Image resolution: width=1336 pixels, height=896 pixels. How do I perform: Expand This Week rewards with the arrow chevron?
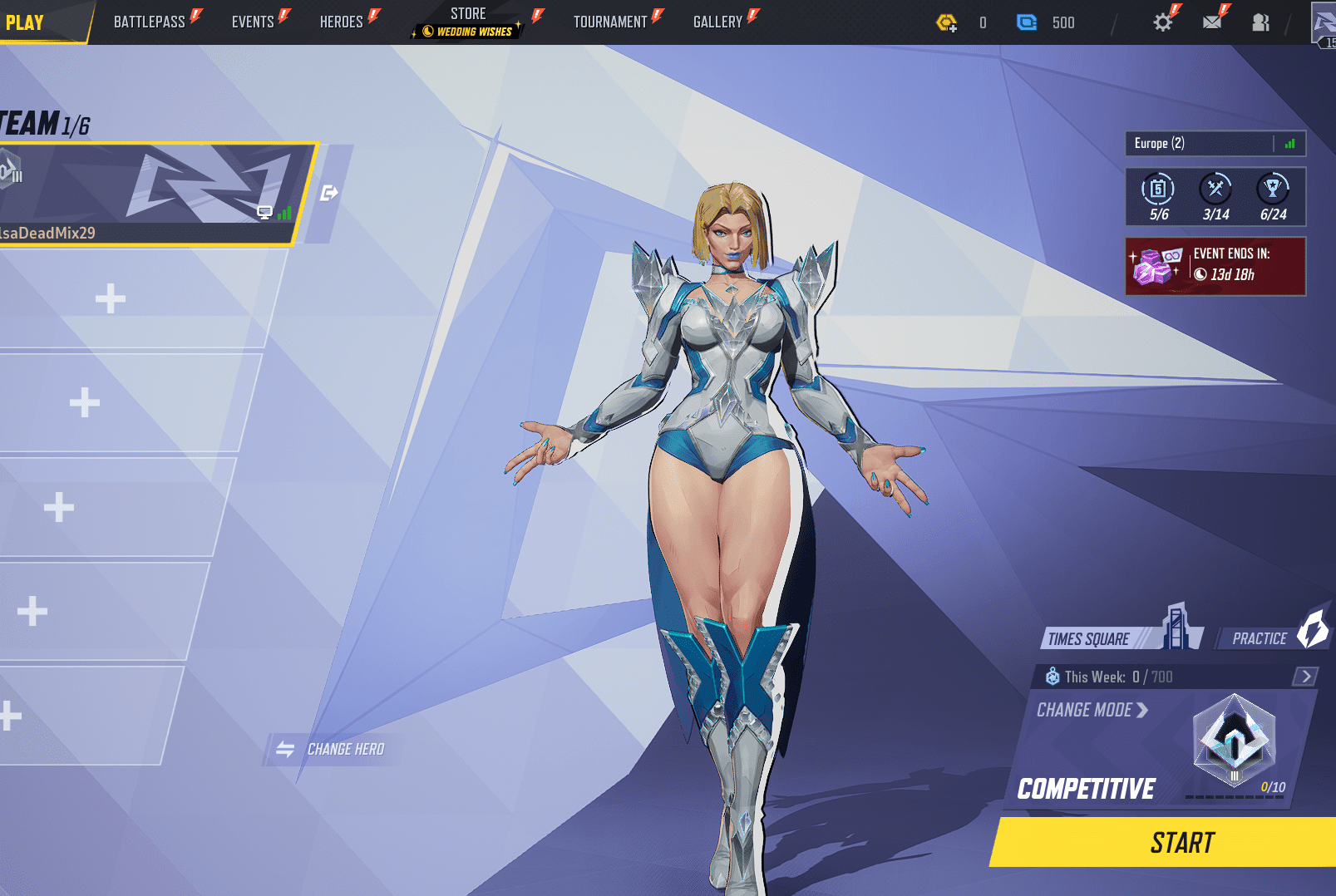click(1305, 676)
